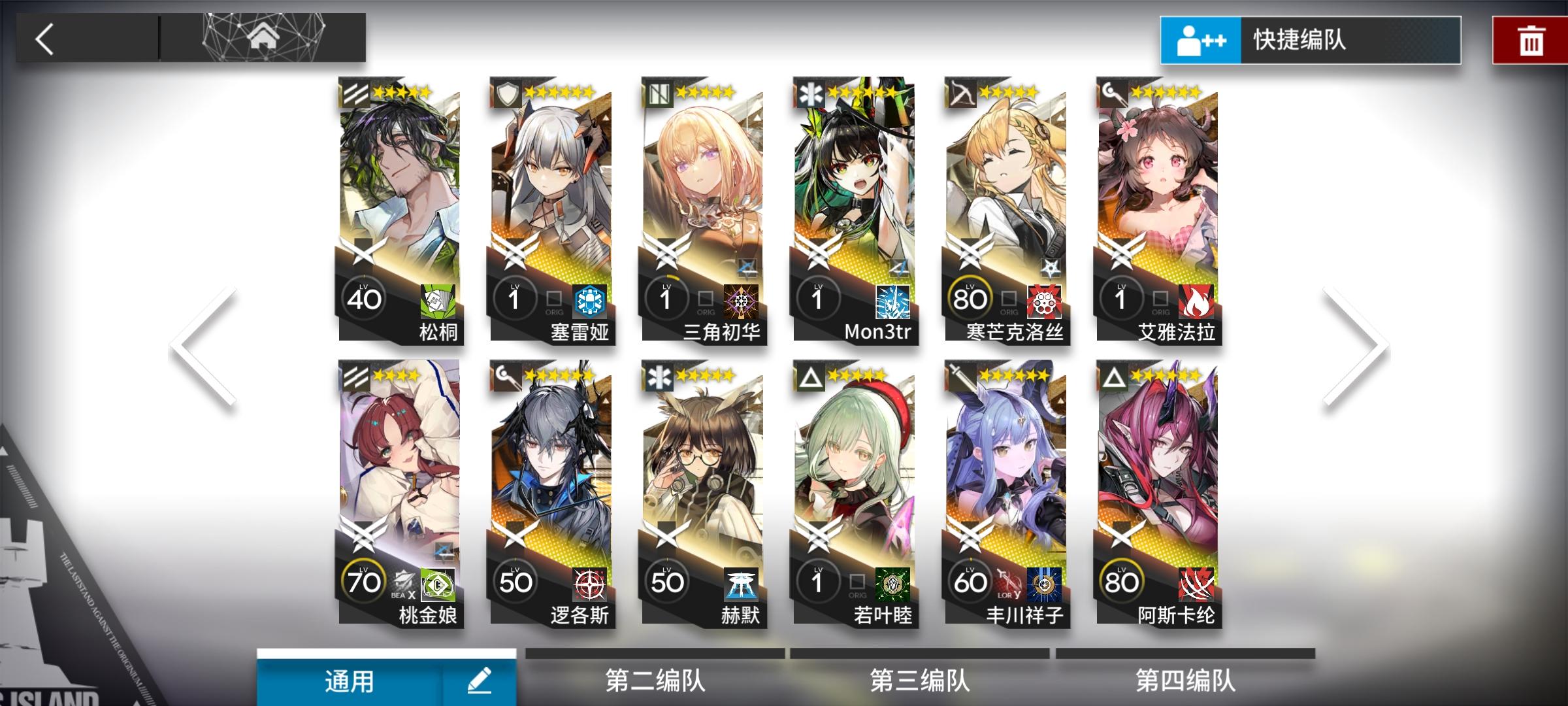
Task: Open the delete squad trash icon
Action: tap(1530, 41)
